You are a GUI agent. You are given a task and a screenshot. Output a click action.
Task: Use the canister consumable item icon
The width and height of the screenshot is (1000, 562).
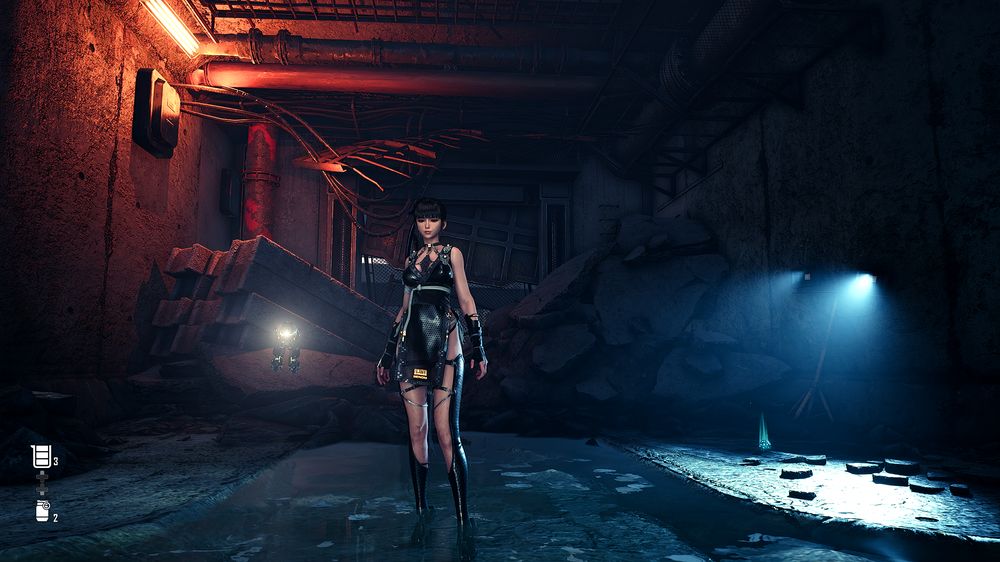pyautogui.click(x=42, y=511)
